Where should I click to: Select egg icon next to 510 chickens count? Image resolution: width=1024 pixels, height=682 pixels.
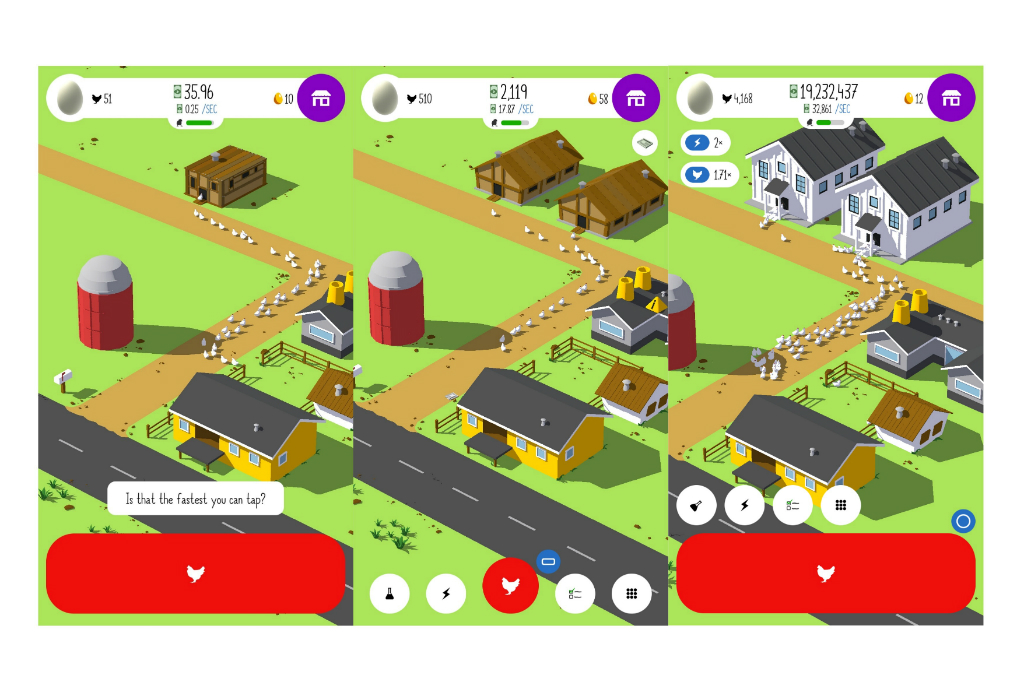tap(384, 98)
